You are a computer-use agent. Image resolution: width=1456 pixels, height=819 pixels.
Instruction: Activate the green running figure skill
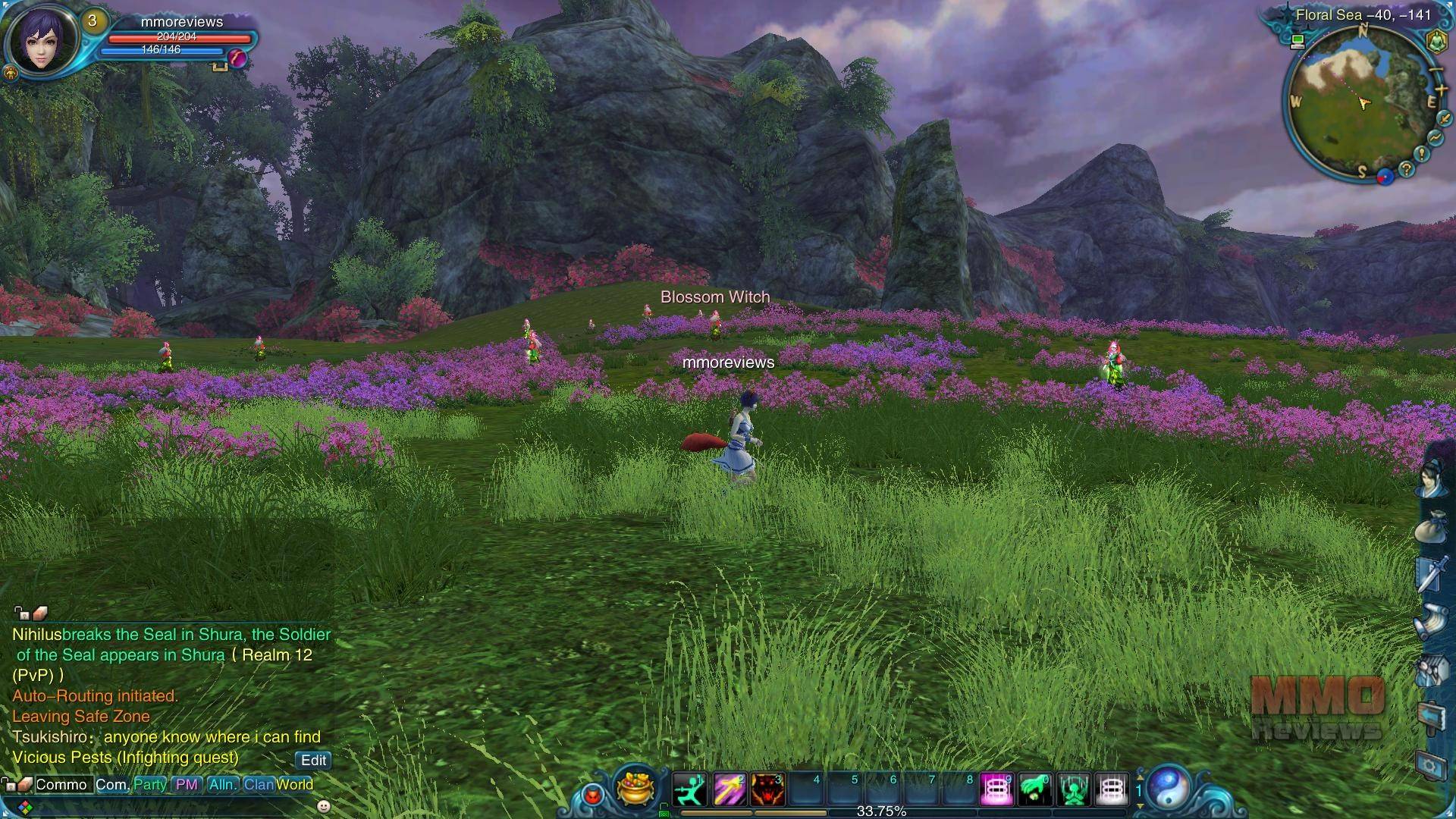click(x=689, y=789)
